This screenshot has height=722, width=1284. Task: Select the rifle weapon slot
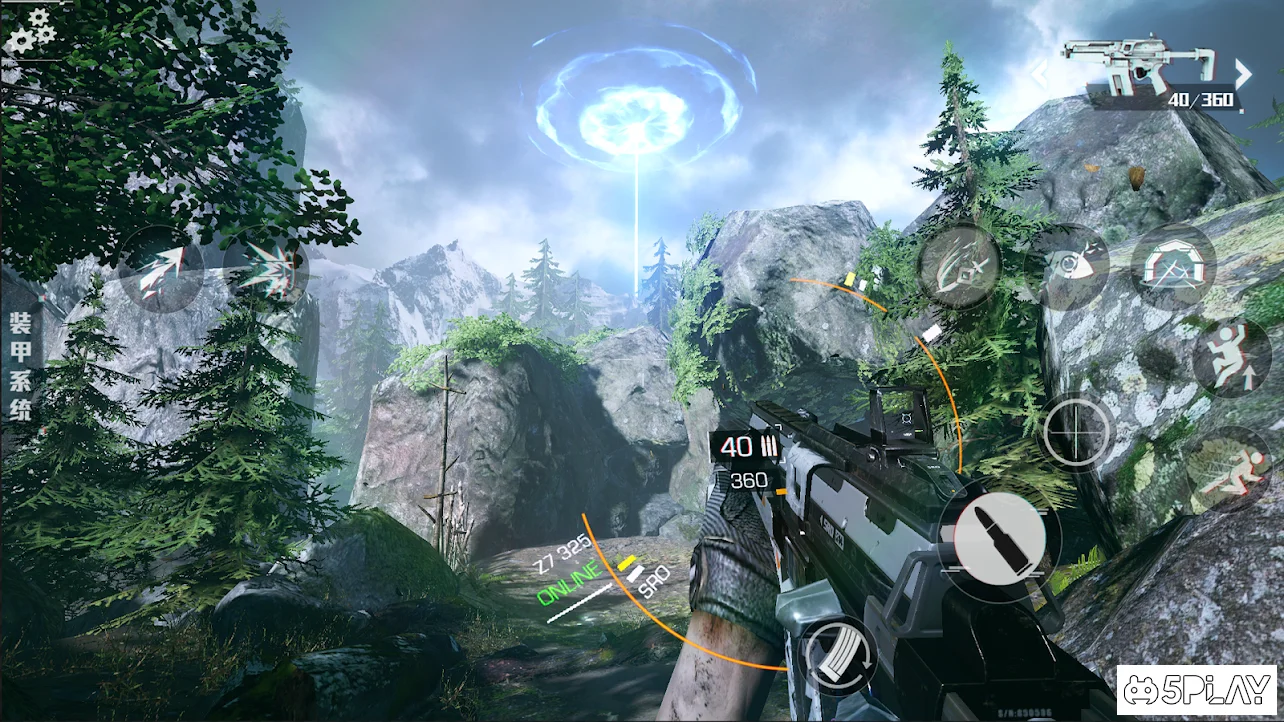(1138, 68)
